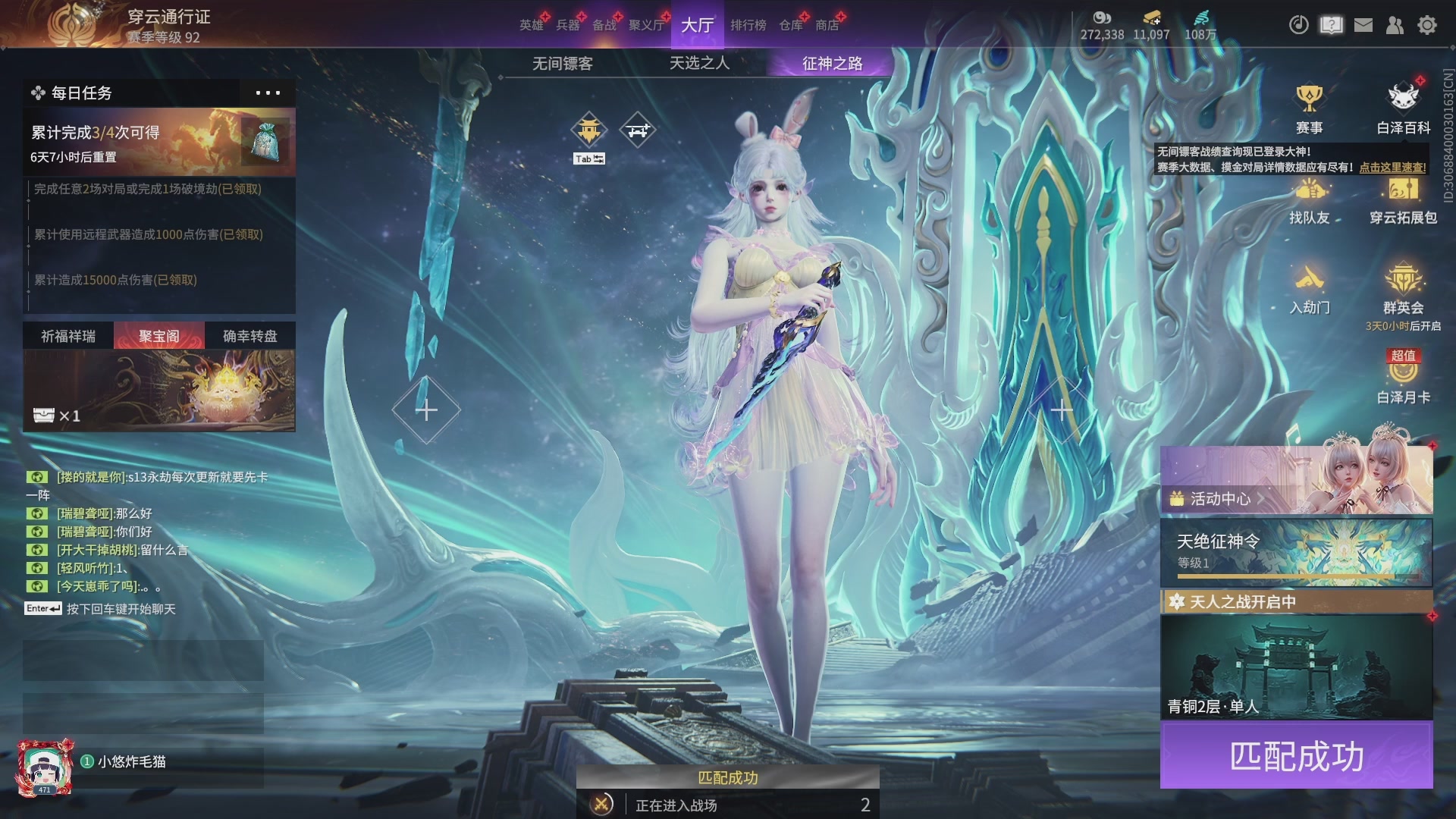
Task: Go to the 排行榜 leaderboard
Action: [x=748, y=25]
